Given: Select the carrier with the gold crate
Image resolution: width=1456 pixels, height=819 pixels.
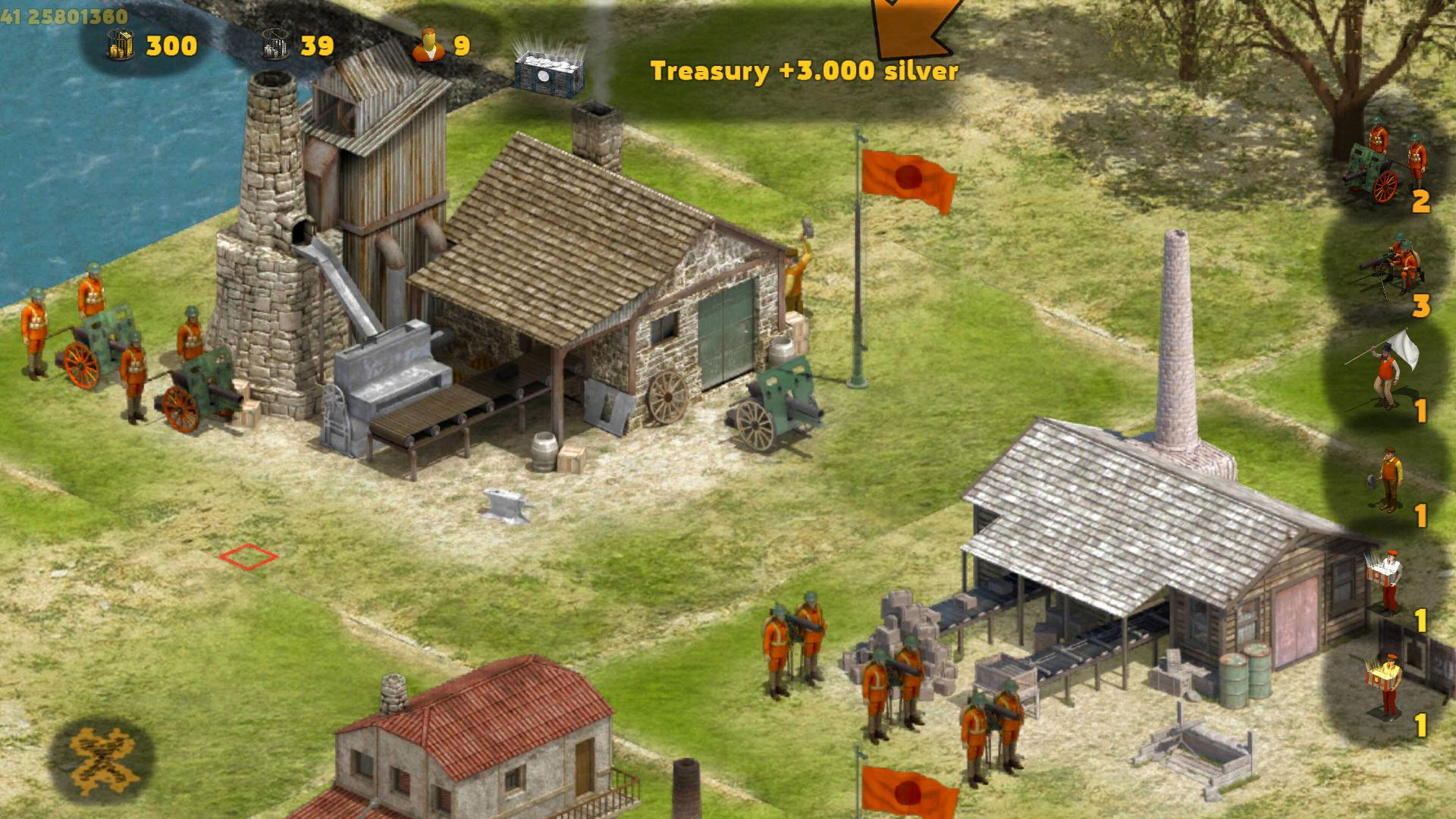Looking at the screenshot, I should tap(1386, 686).
